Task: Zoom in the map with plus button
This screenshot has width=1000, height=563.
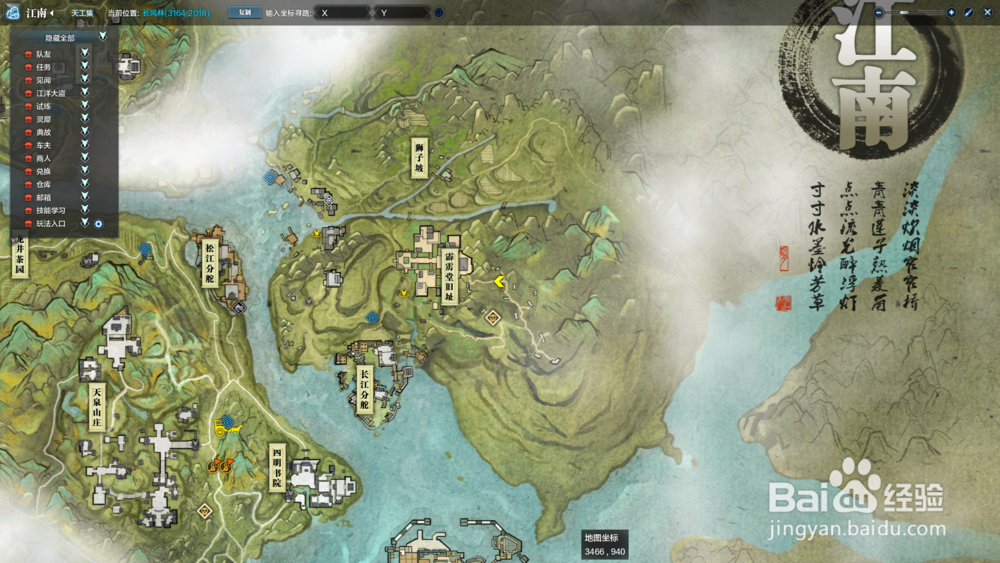Action: [951, 13]
